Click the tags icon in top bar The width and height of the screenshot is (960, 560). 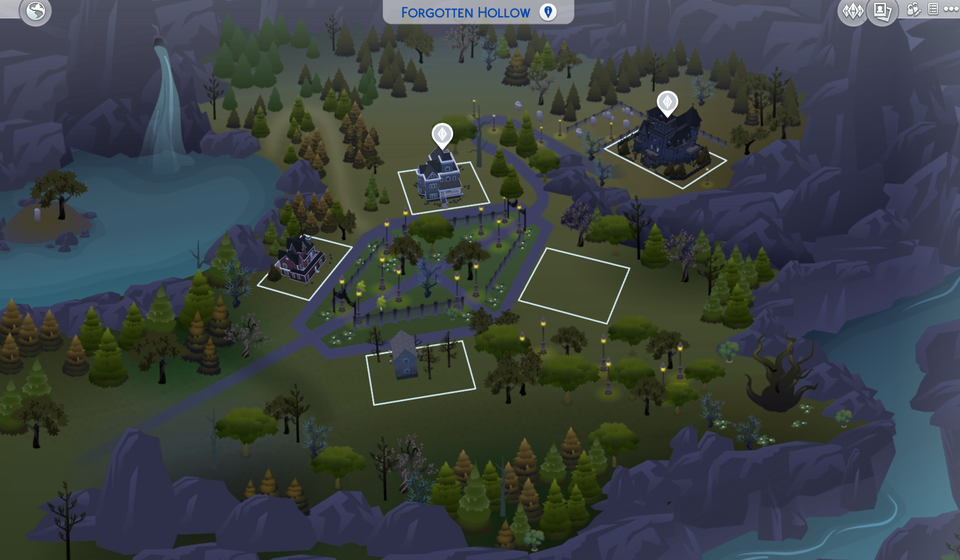[914, 10]
